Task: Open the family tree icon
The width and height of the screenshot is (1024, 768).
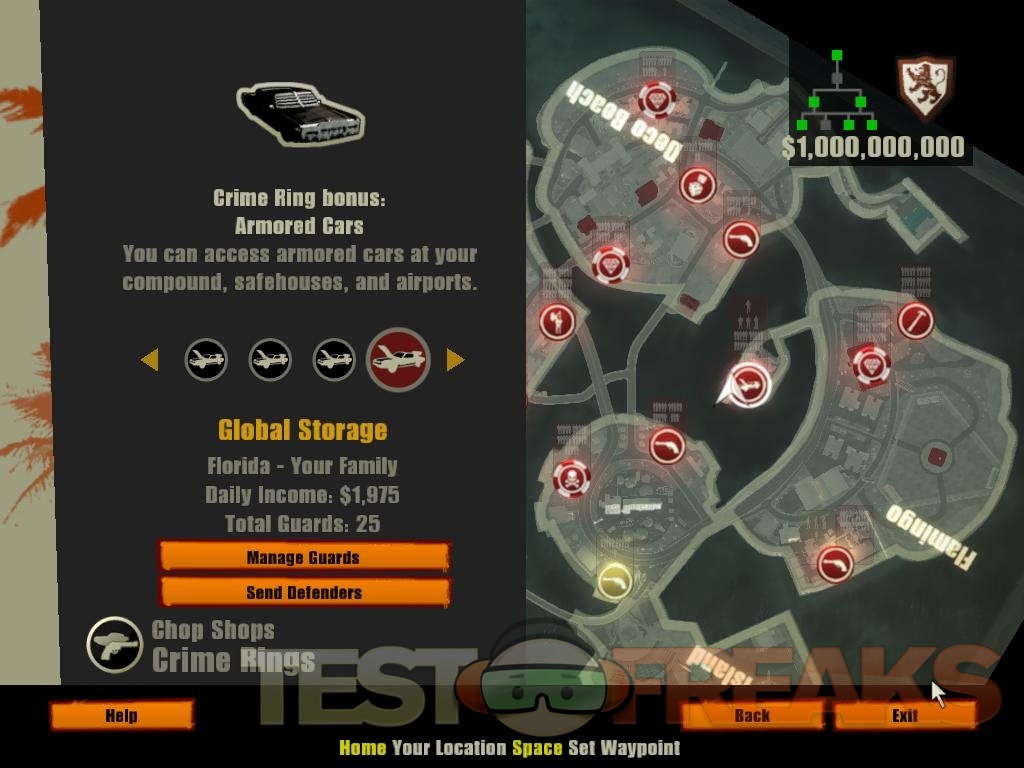Action: (x=837, y=91)
